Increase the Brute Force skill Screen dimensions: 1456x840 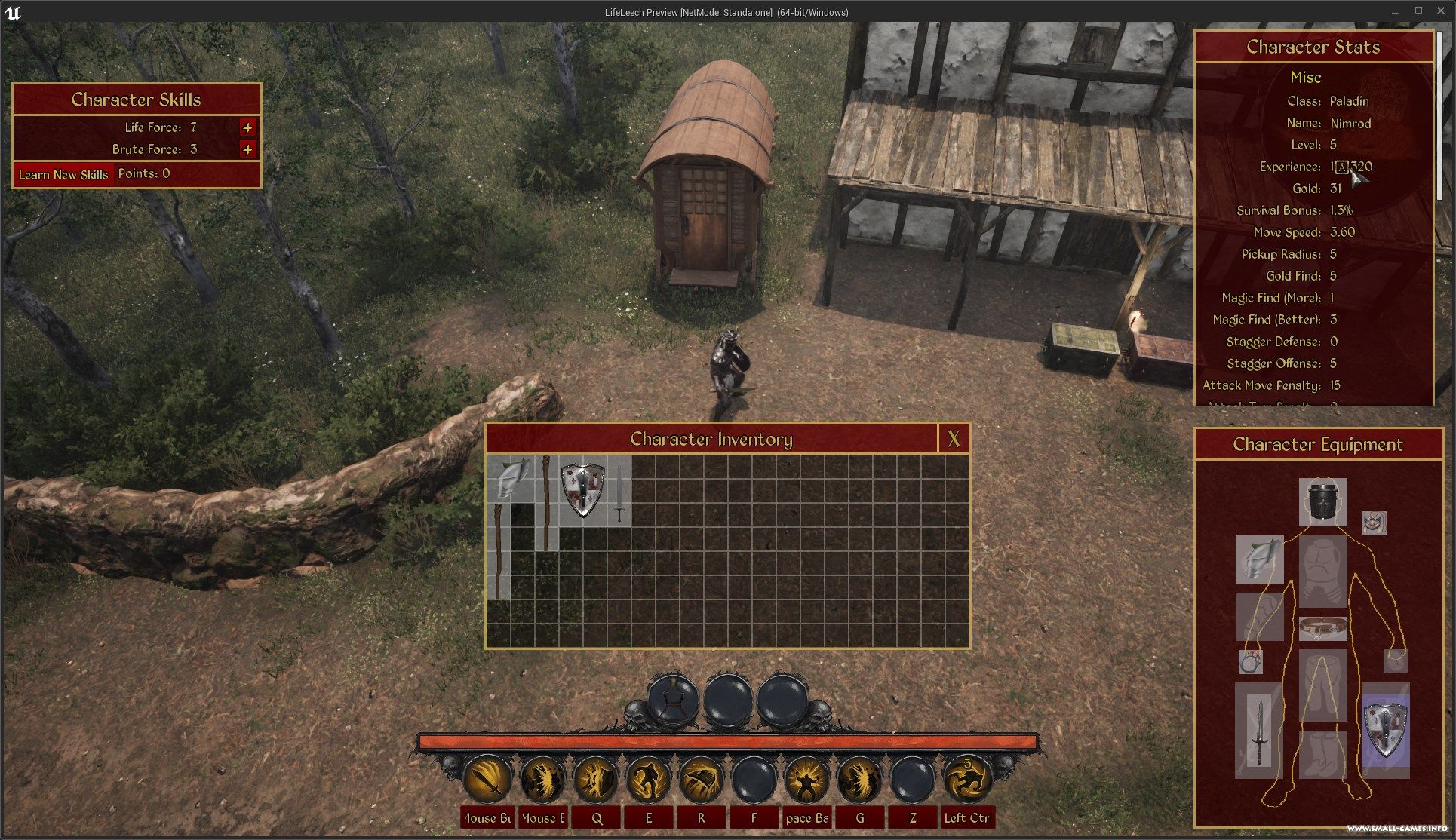click(x=247, y=149)
